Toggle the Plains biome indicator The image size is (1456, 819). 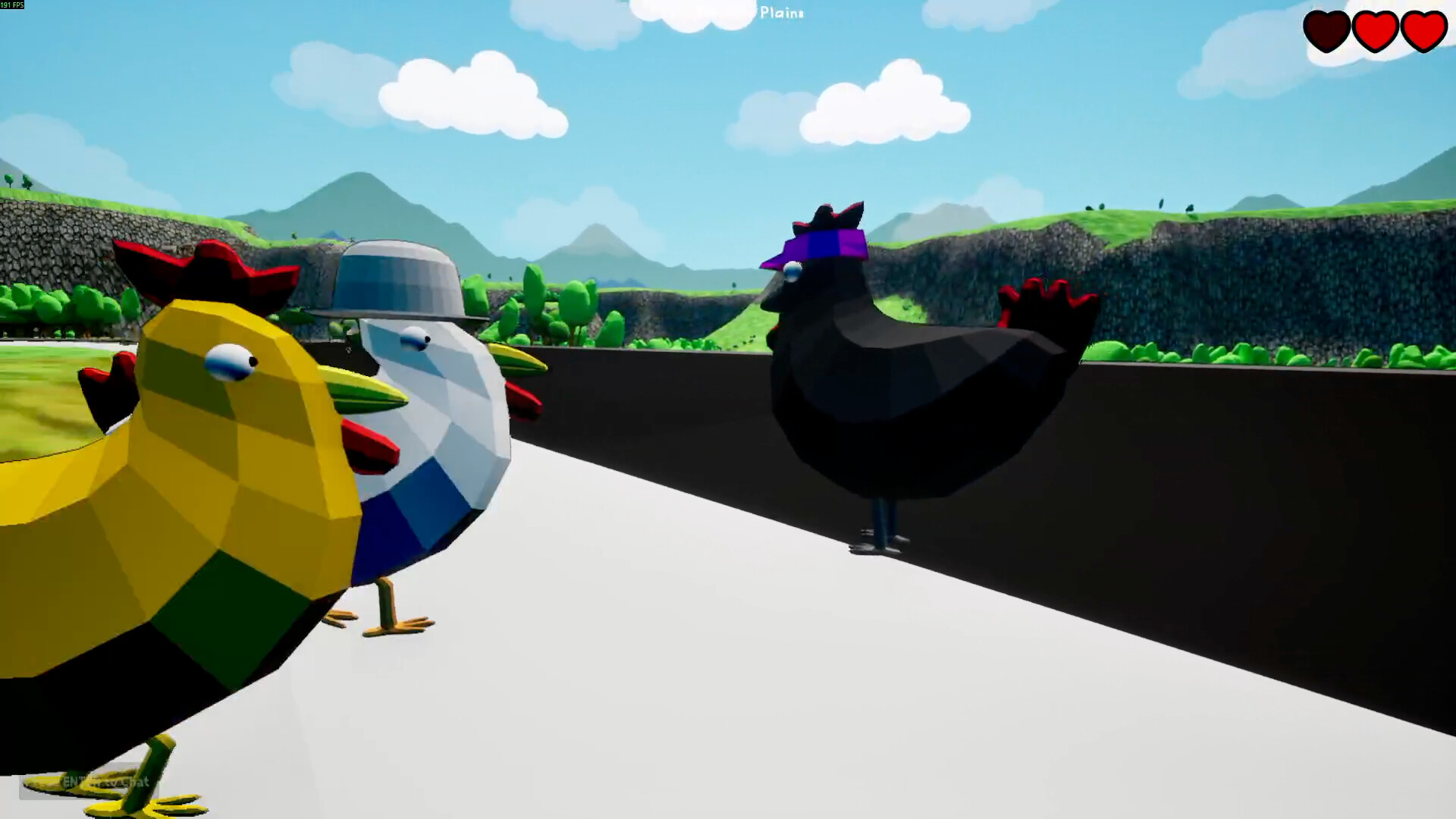pyautogui.click(x=781, y=14)
